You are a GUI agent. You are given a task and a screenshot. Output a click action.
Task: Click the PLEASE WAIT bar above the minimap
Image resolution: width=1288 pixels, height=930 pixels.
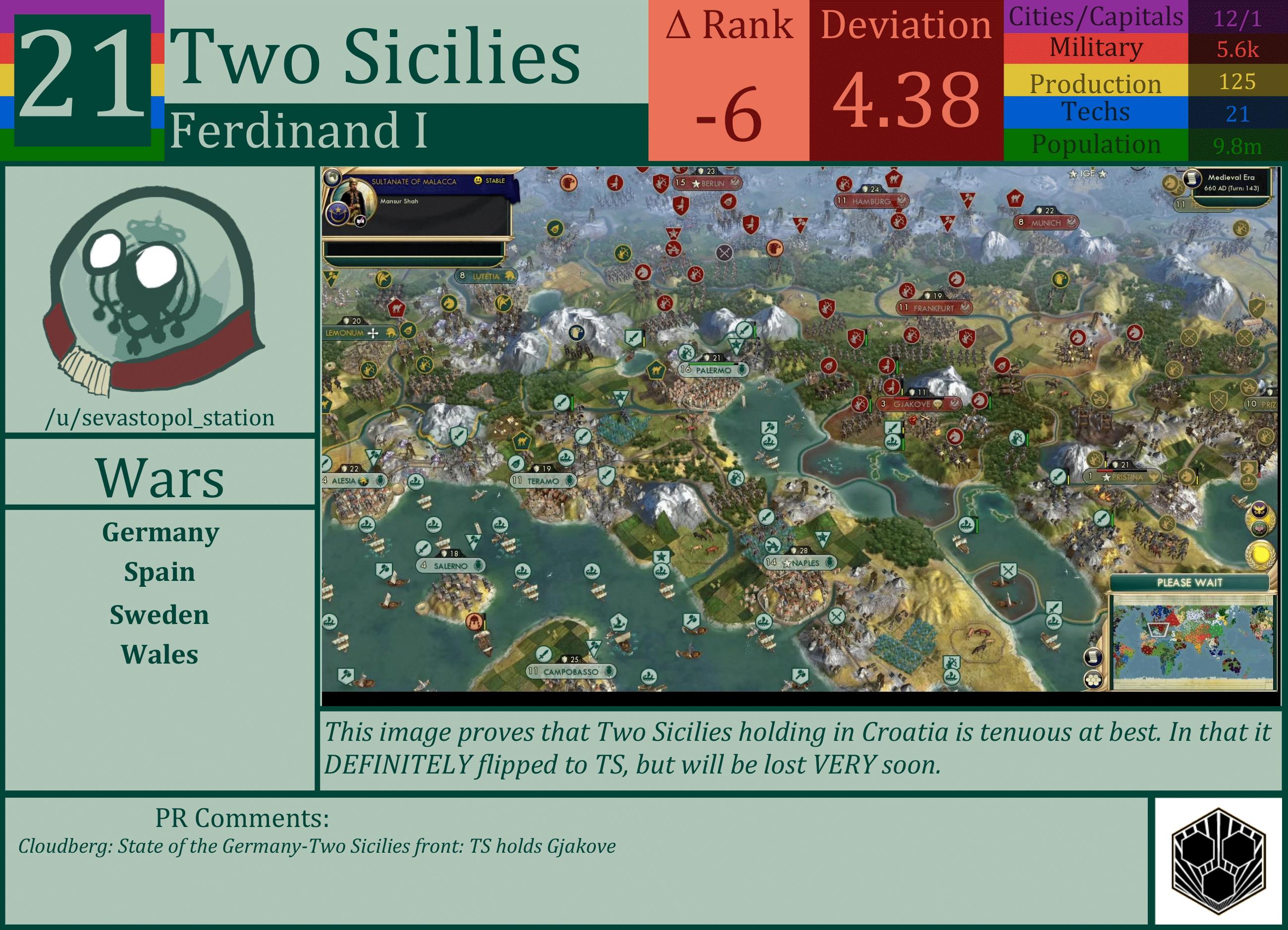click(1190, 583)
